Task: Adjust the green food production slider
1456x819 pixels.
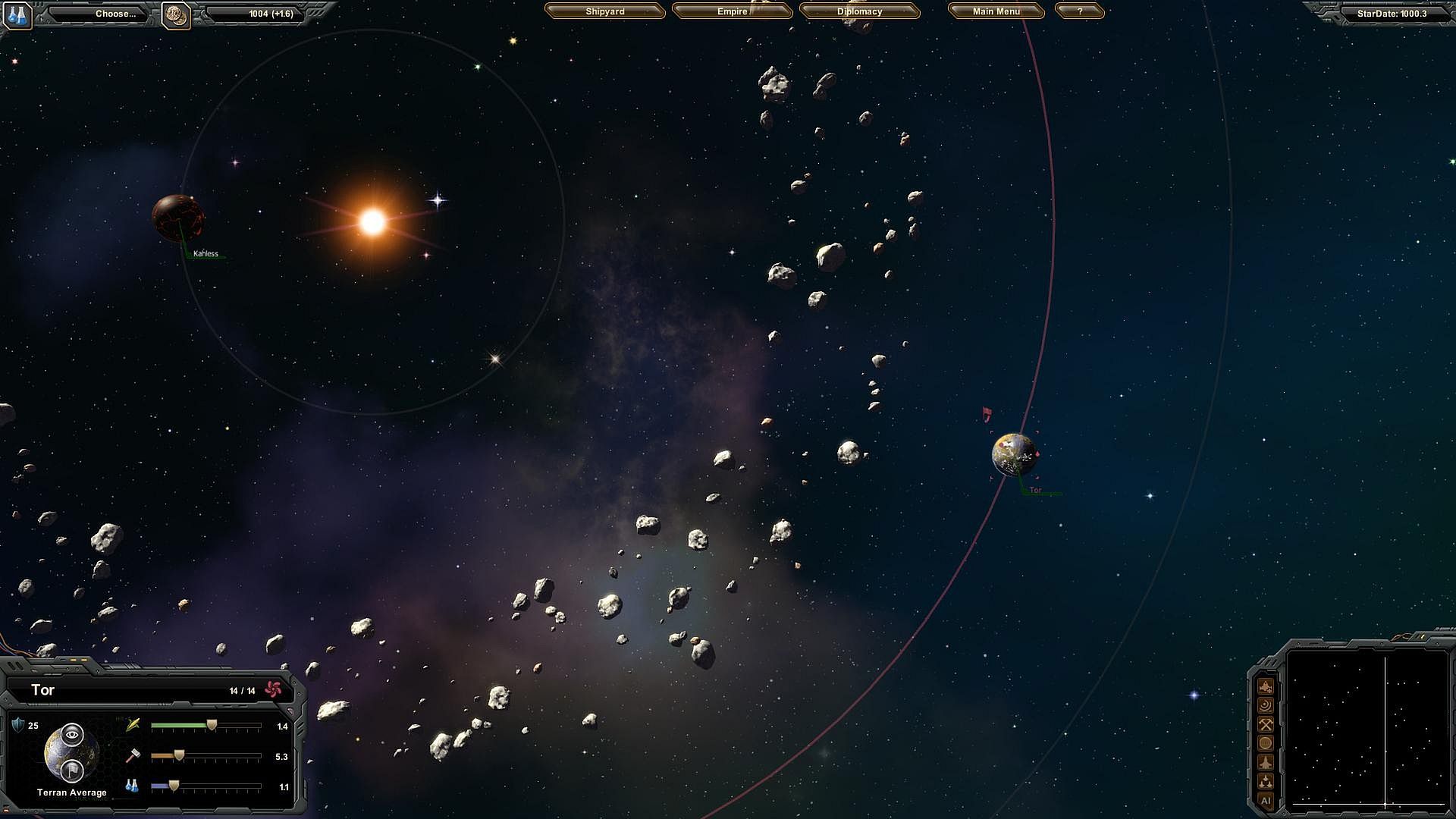Action: (x=212, y=726)
